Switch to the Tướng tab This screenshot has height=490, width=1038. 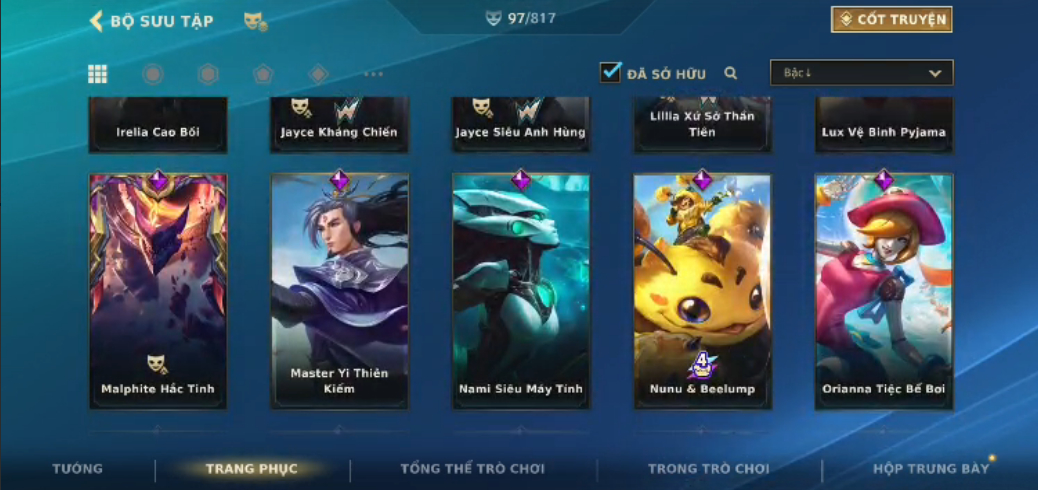77,469
